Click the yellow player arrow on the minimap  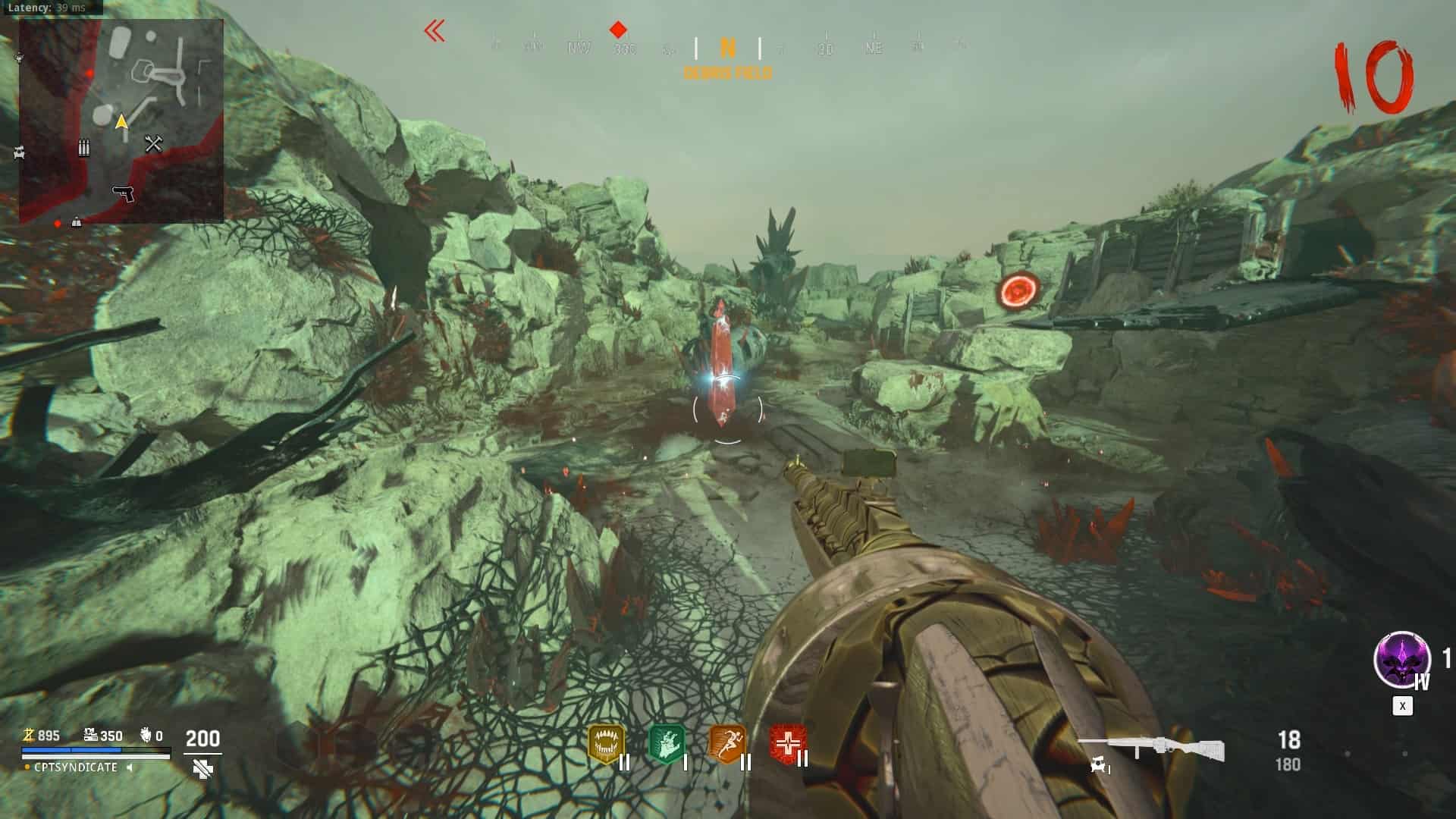coord(121,121)
